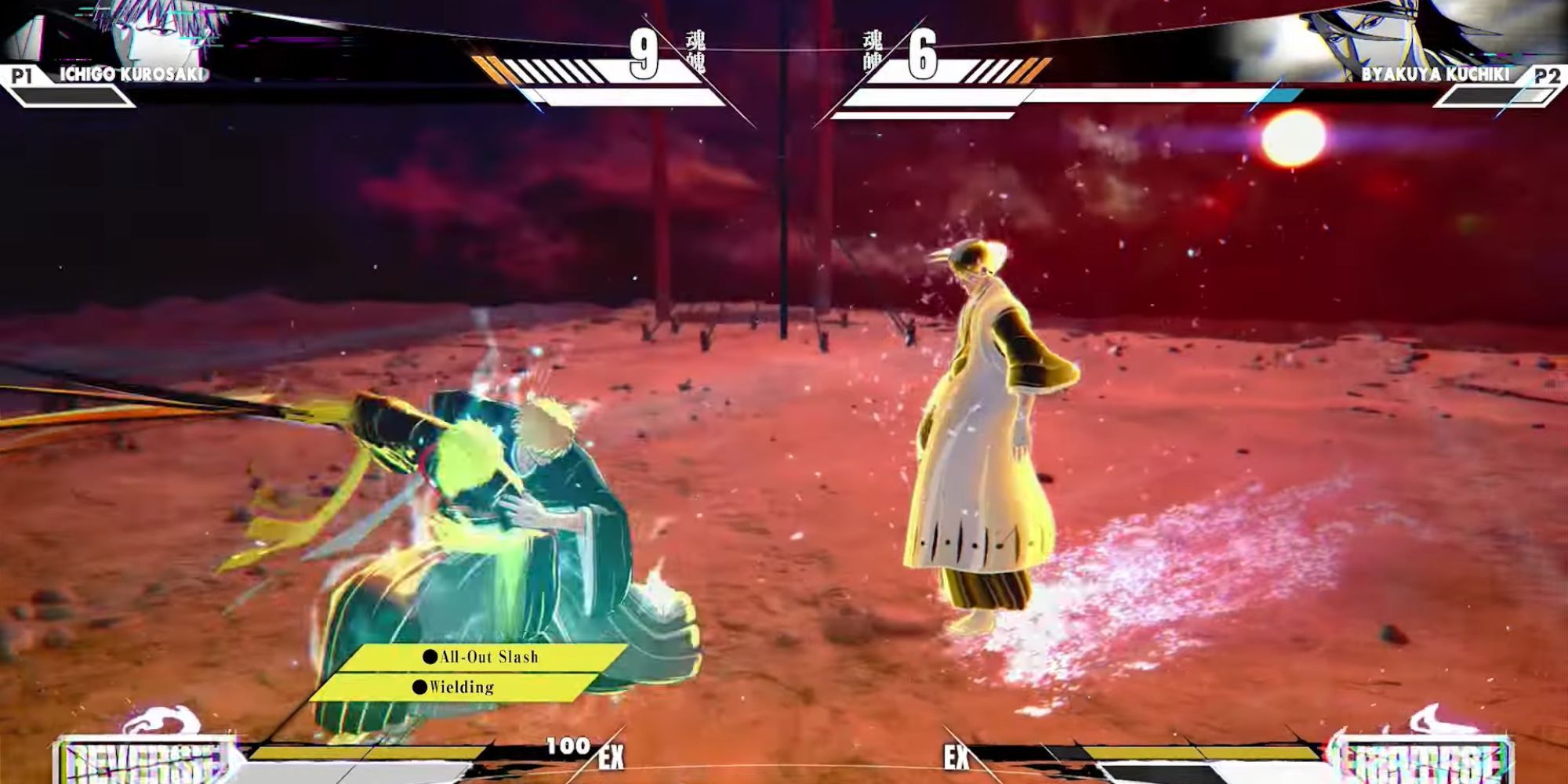The width and height of the screenshot is (1568, 784).
Task: Expand the All-Out Slash prompt panel
Action: click(482, 658)
